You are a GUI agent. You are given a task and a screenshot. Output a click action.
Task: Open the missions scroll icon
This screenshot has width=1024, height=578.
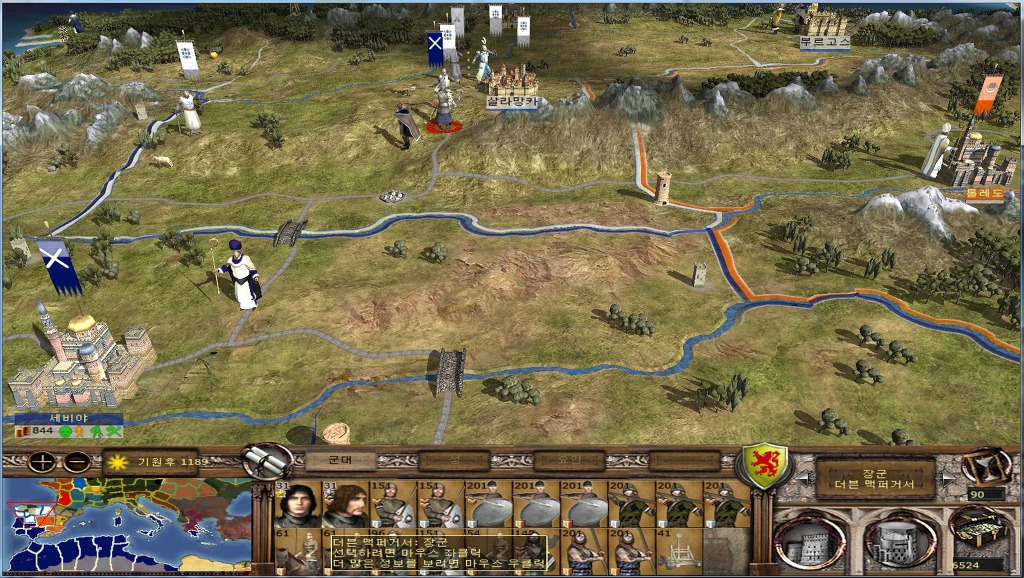[x=267, y=461]
